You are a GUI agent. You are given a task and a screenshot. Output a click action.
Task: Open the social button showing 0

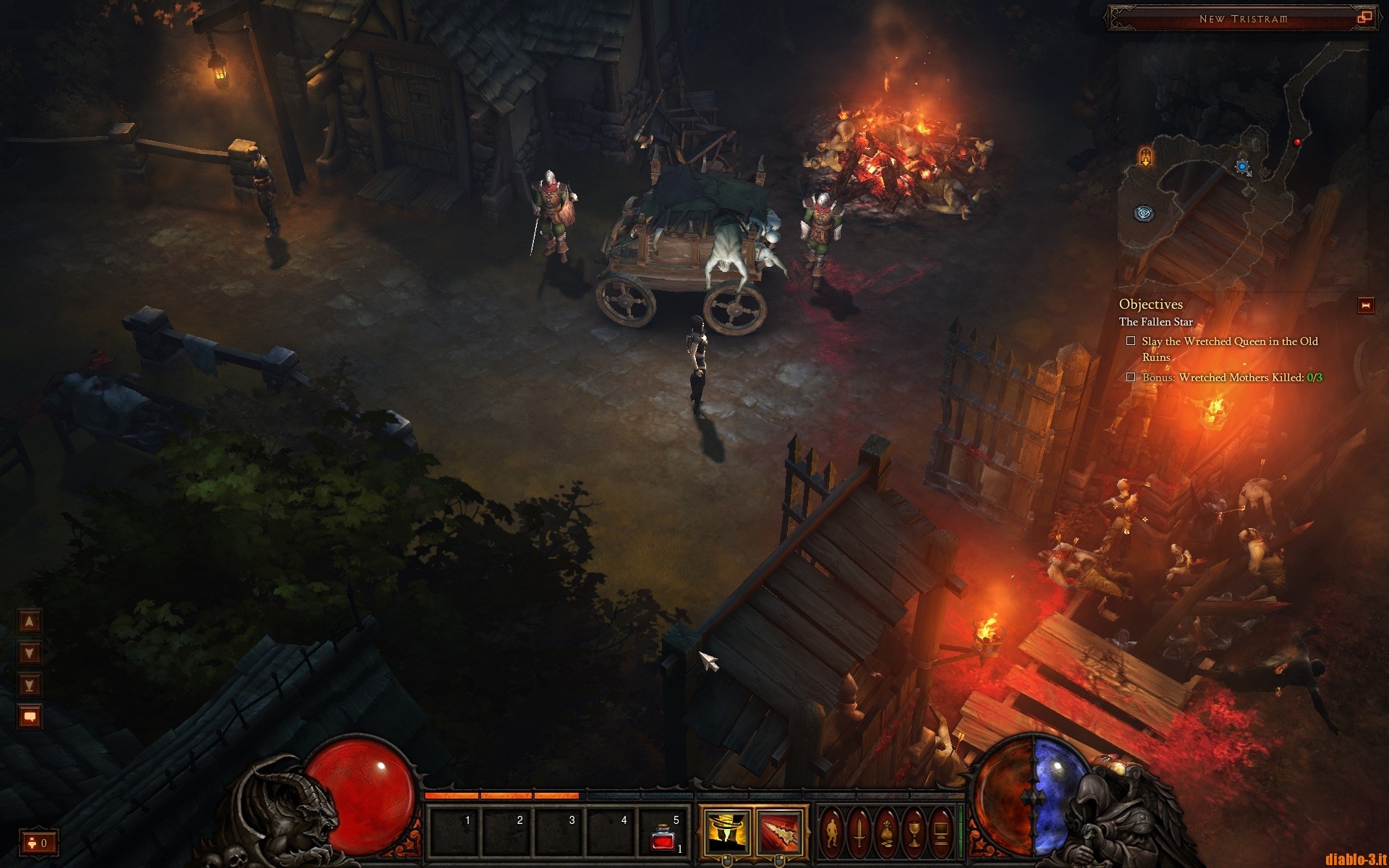38,843
